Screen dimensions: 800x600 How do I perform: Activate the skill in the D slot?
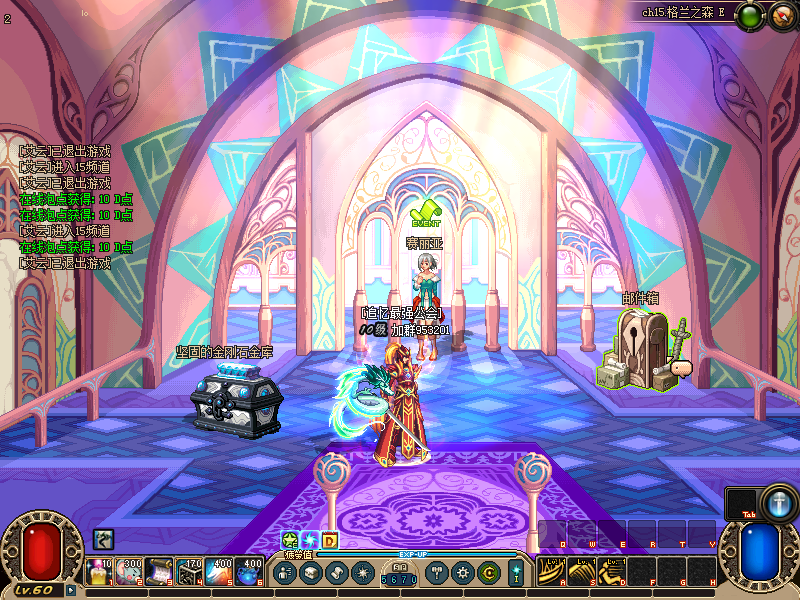(610, 570)
